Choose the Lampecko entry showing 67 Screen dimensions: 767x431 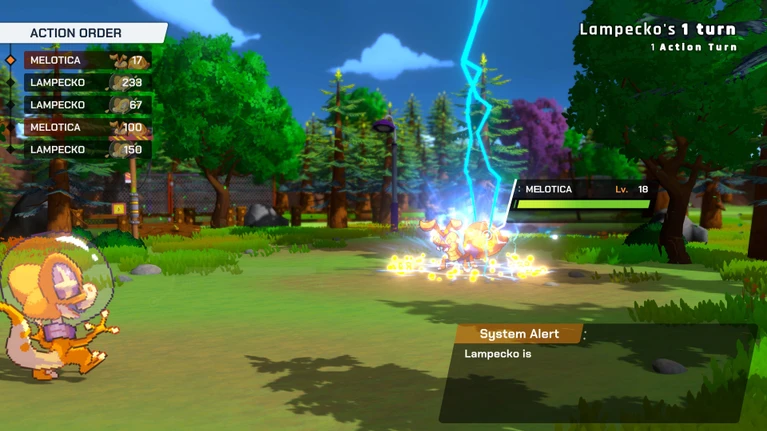click(x=86, y=105)
